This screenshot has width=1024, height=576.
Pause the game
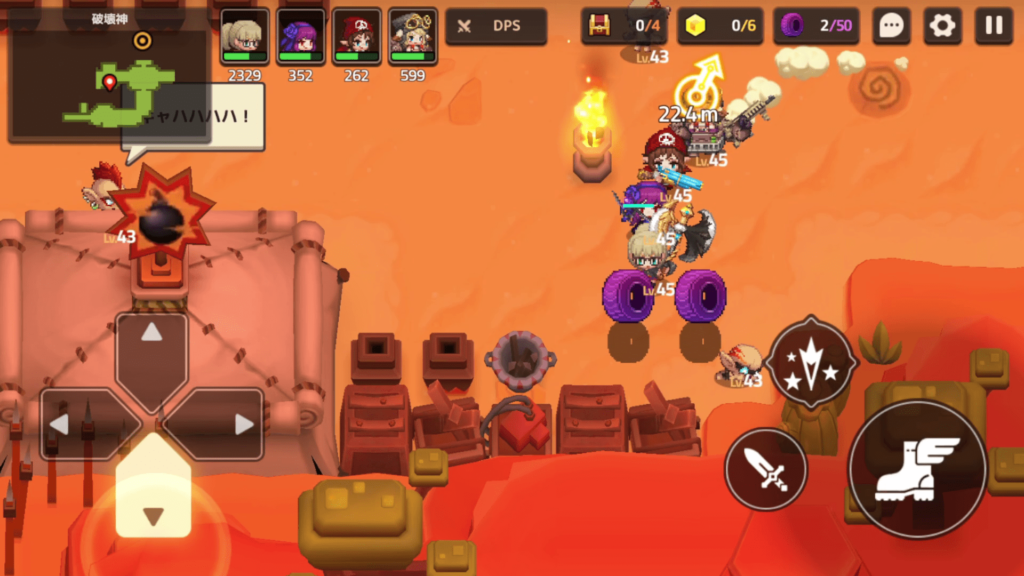(994, 26)
